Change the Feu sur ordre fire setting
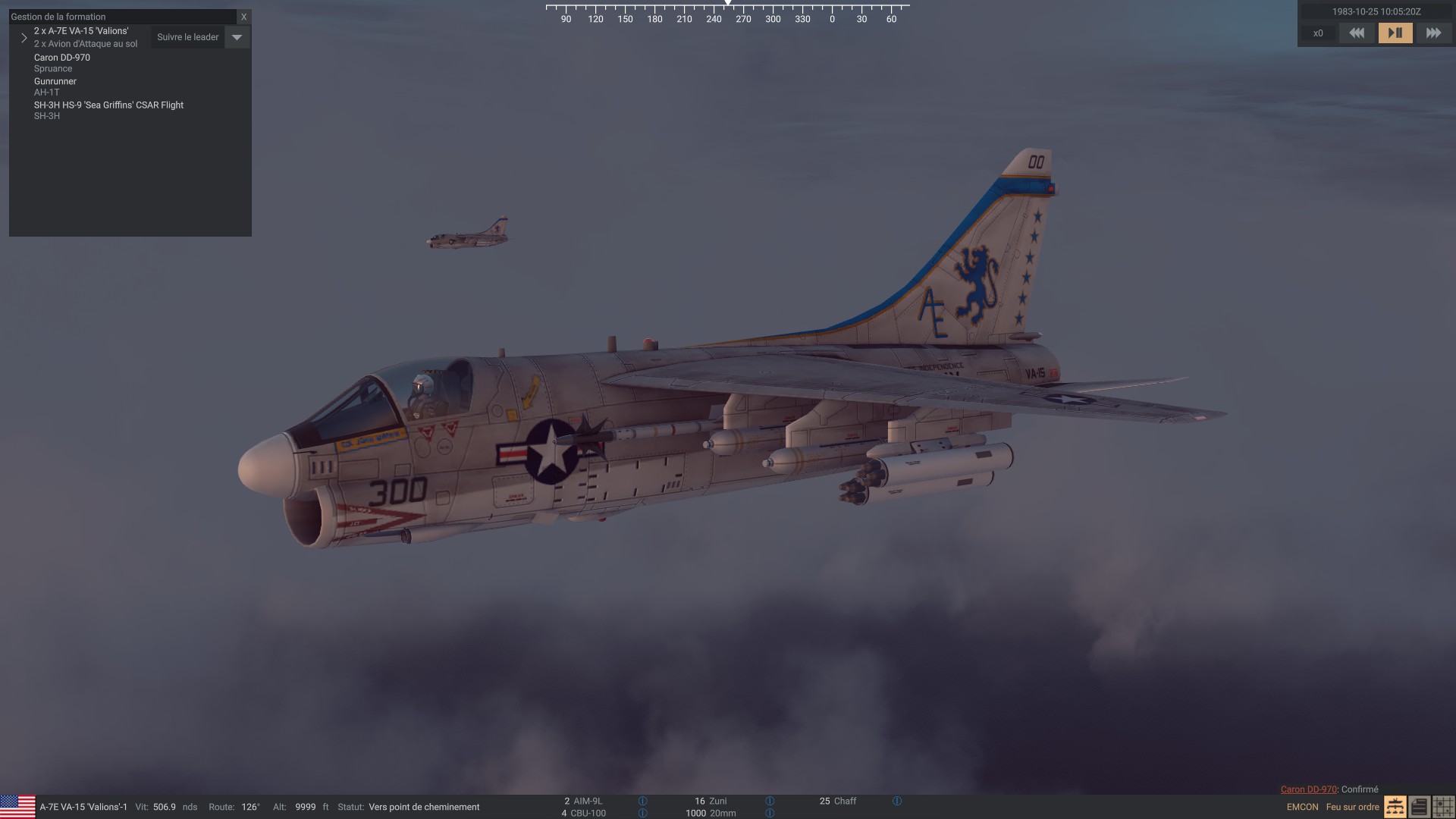Viewport: 1456px width, 819px height. [1352, 807]
